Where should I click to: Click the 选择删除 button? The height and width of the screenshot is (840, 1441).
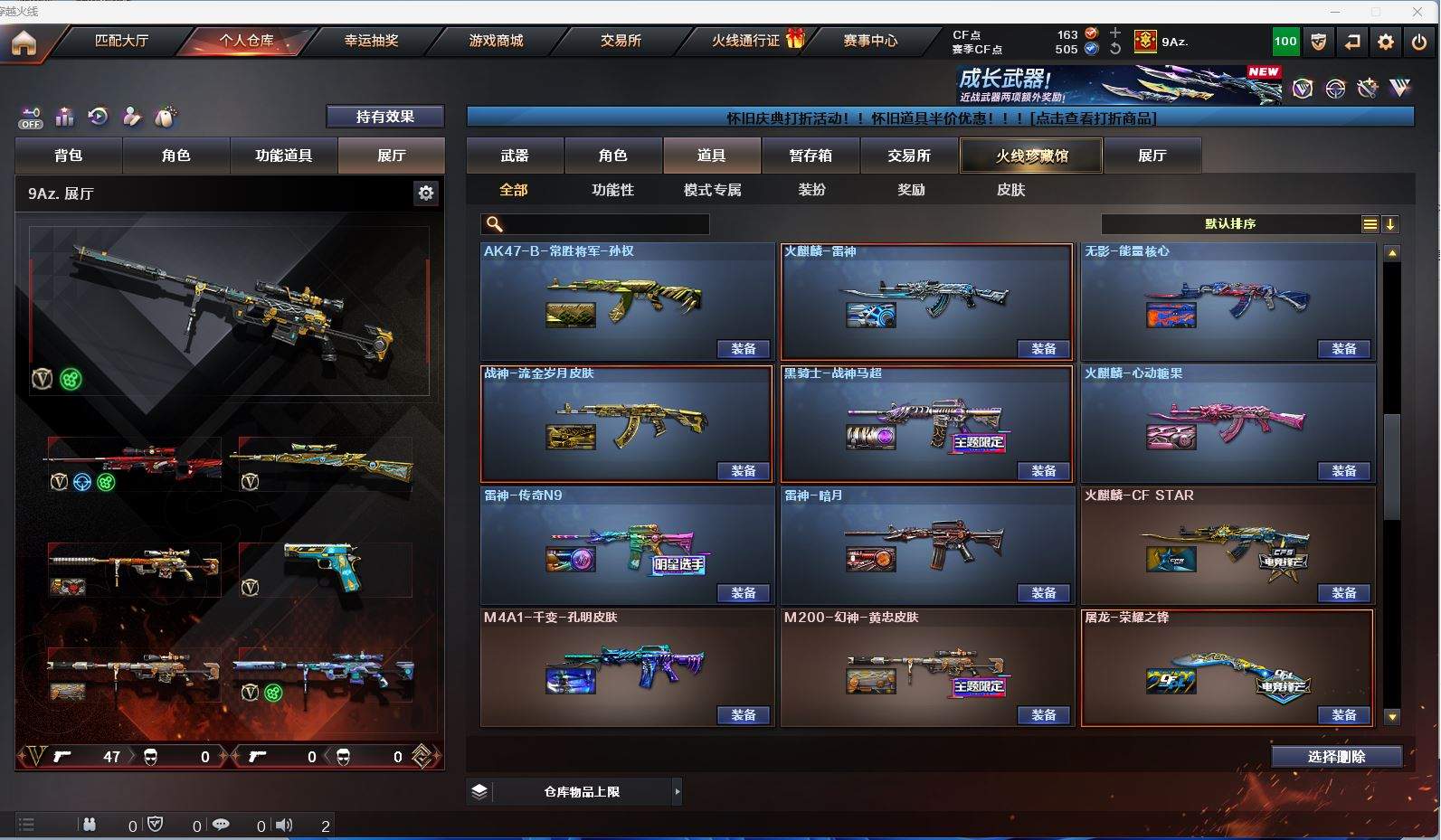[1336, 757]
